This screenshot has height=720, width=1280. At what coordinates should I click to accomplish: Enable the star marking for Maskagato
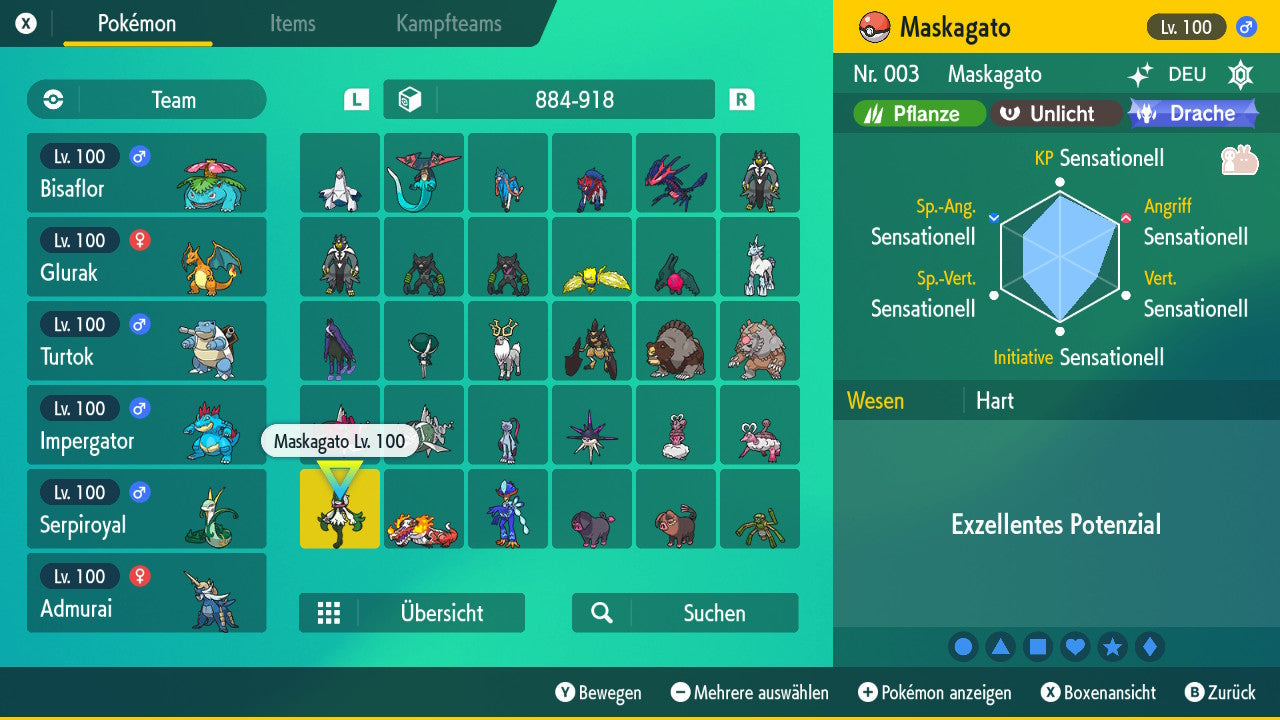coord(1112,647)
